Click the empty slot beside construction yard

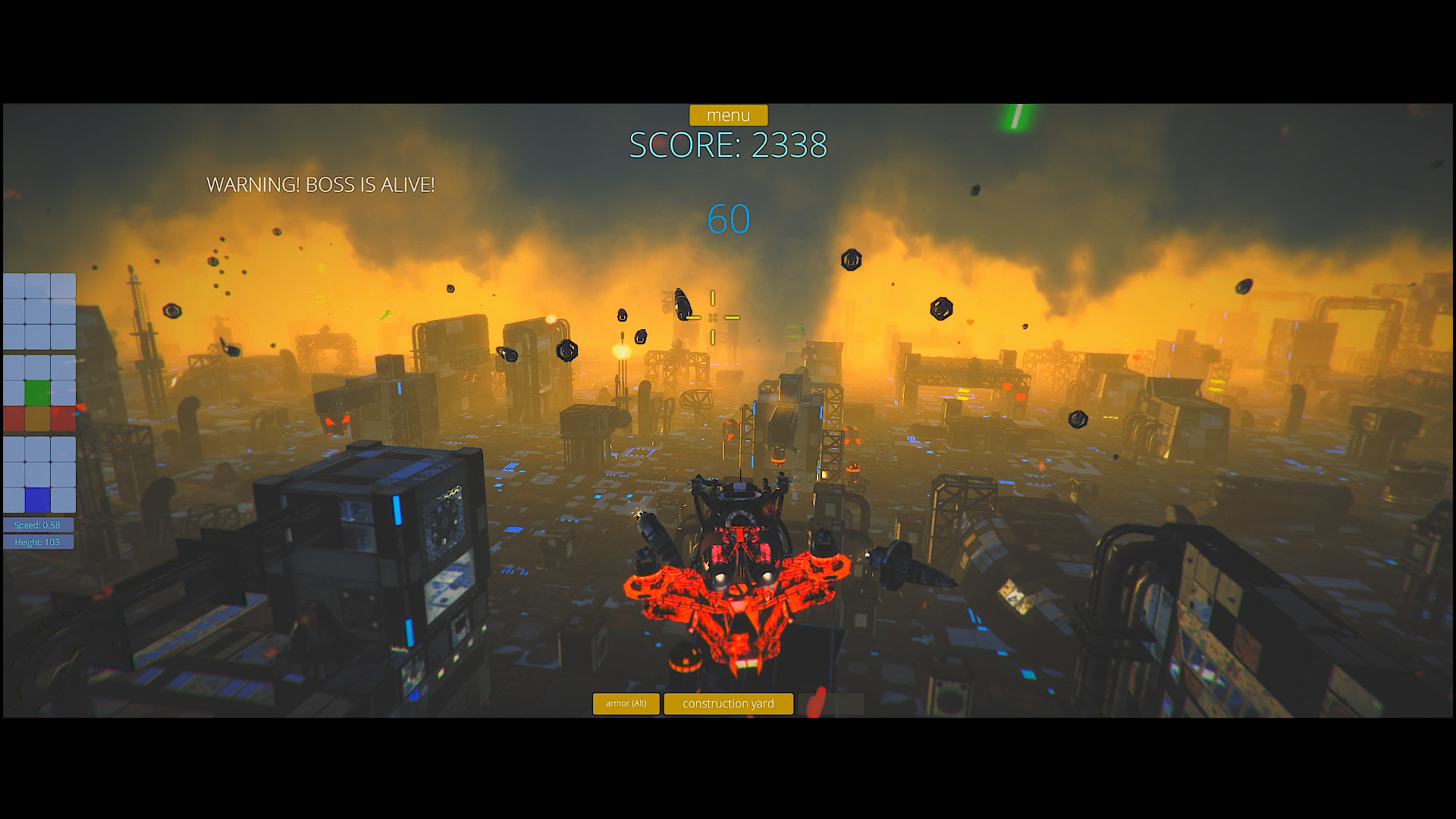pyautogui.click(x=831, y=704)
